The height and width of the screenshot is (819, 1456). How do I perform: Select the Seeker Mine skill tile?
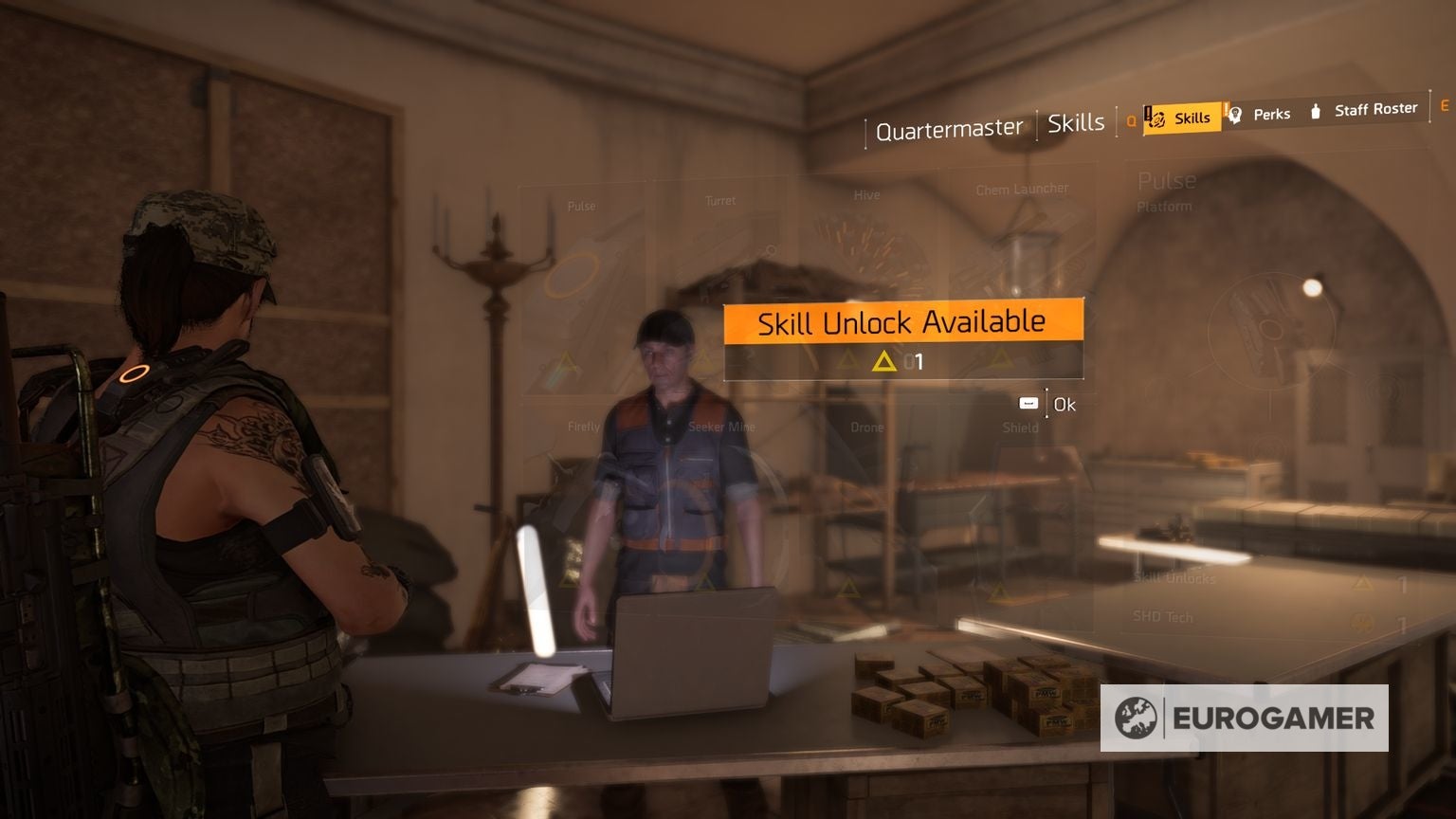pos(724,427)
